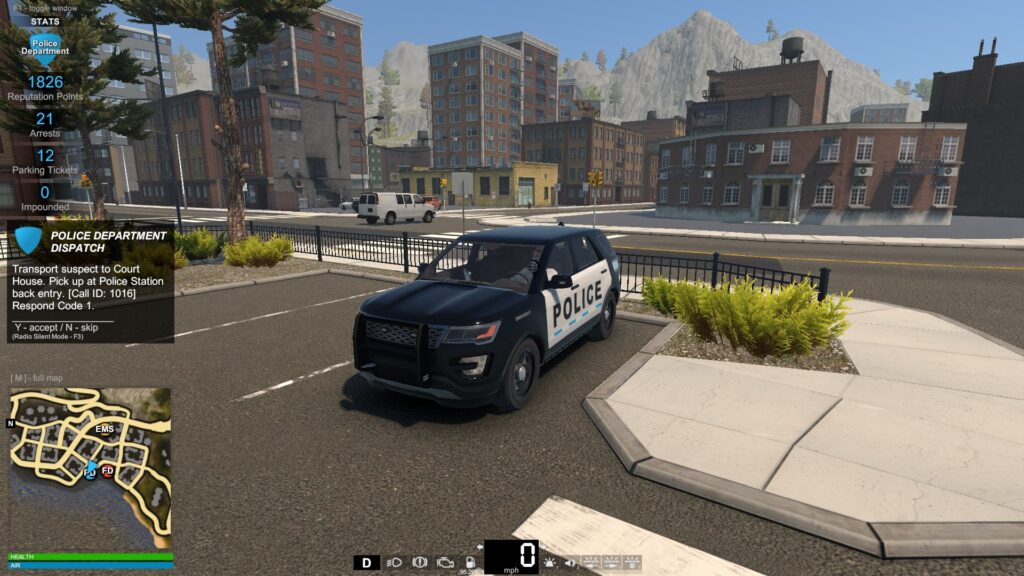
Task: Click the check engine icon
Action: [445, 562]
